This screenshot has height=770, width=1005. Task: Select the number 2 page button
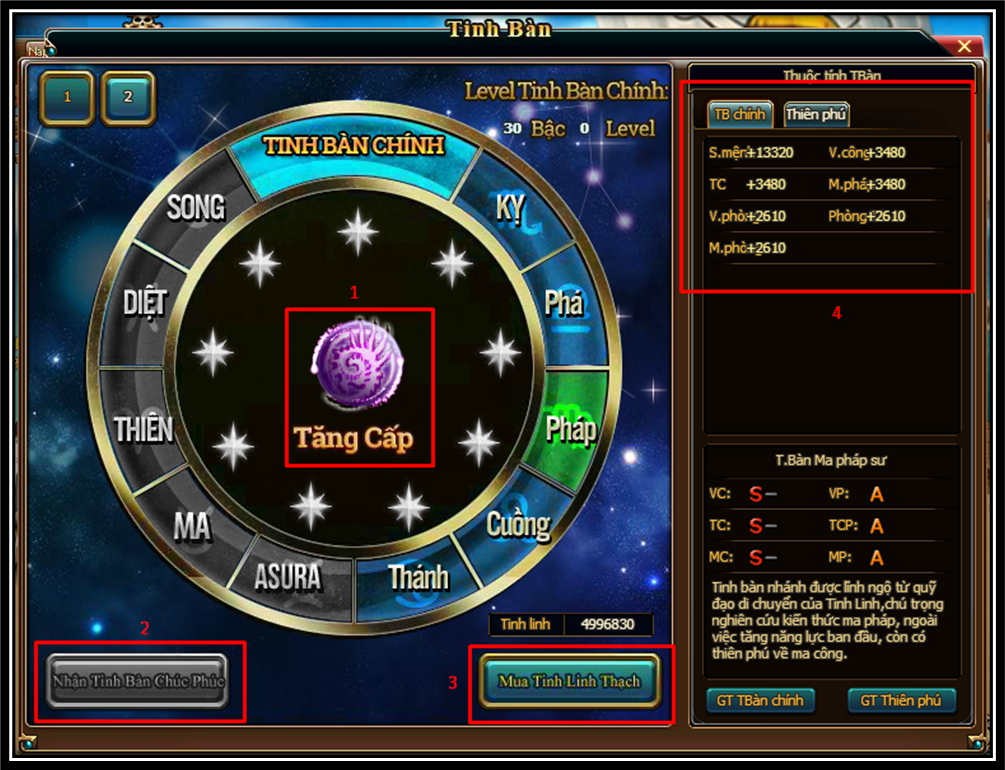(128, 98)
